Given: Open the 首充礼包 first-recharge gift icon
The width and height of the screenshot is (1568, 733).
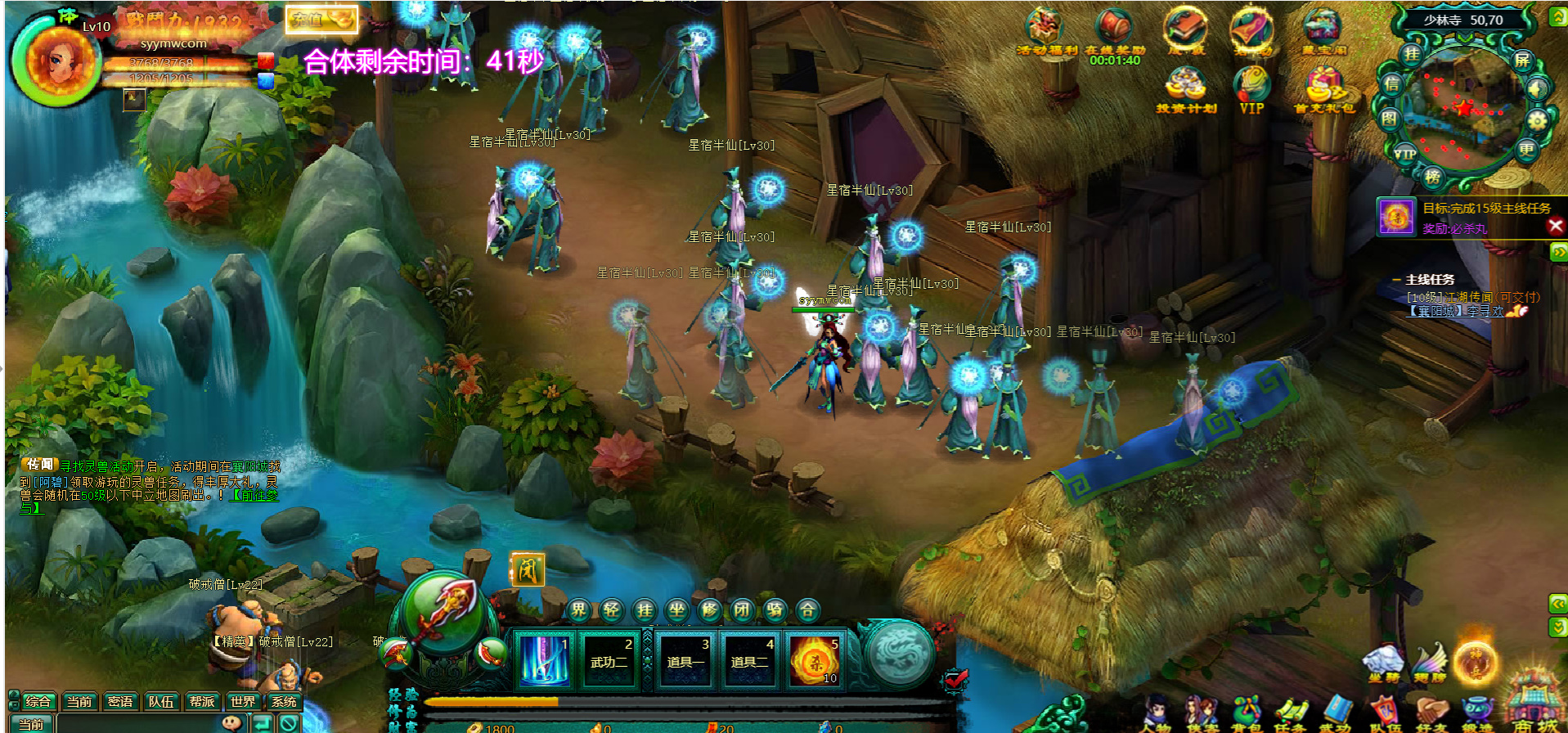Looking at the screenshot, I should [1323, 89].
